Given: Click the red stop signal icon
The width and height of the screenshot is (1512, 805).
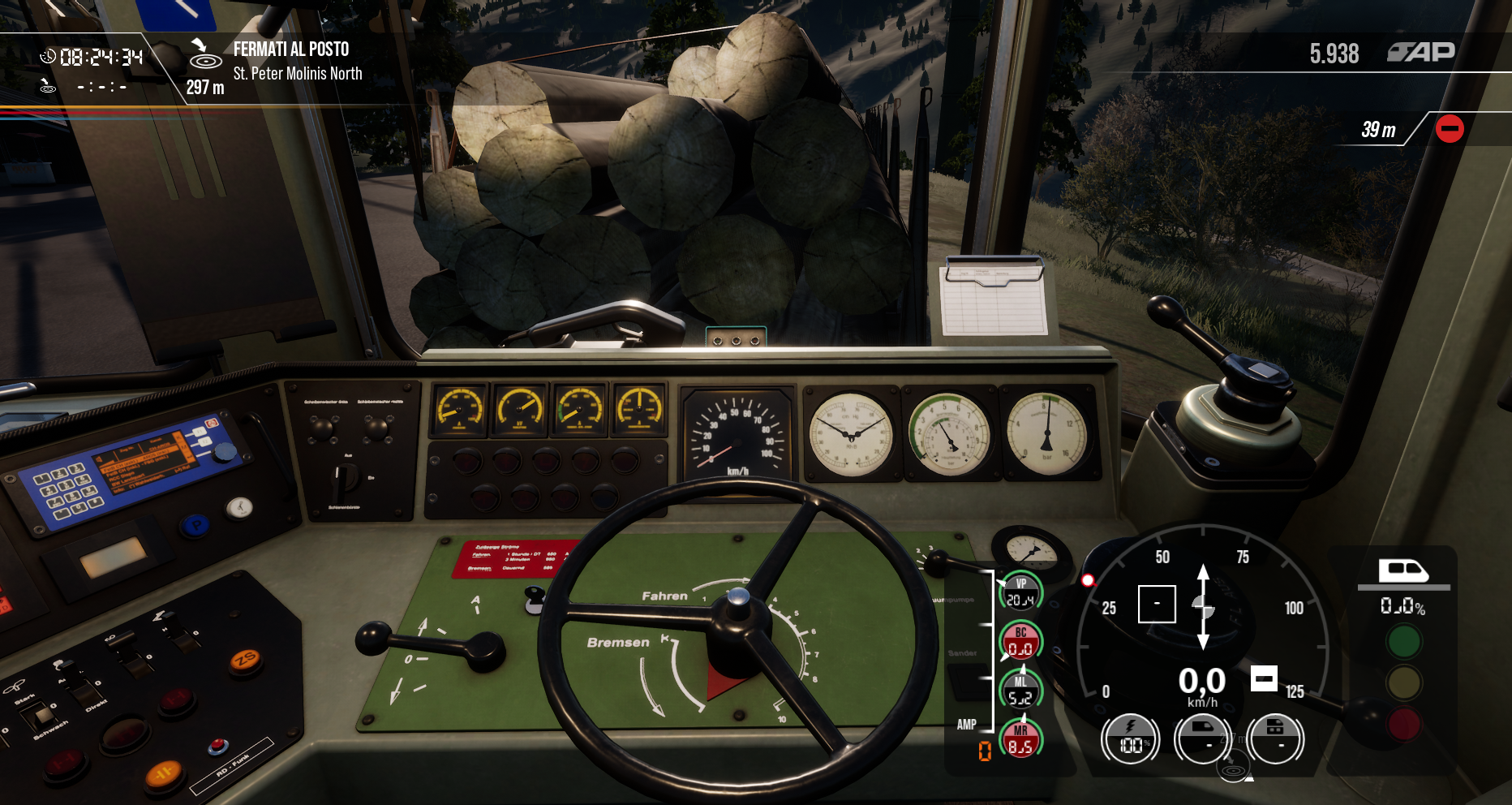Looking at the screenshot, I should tap(1449, 129).
